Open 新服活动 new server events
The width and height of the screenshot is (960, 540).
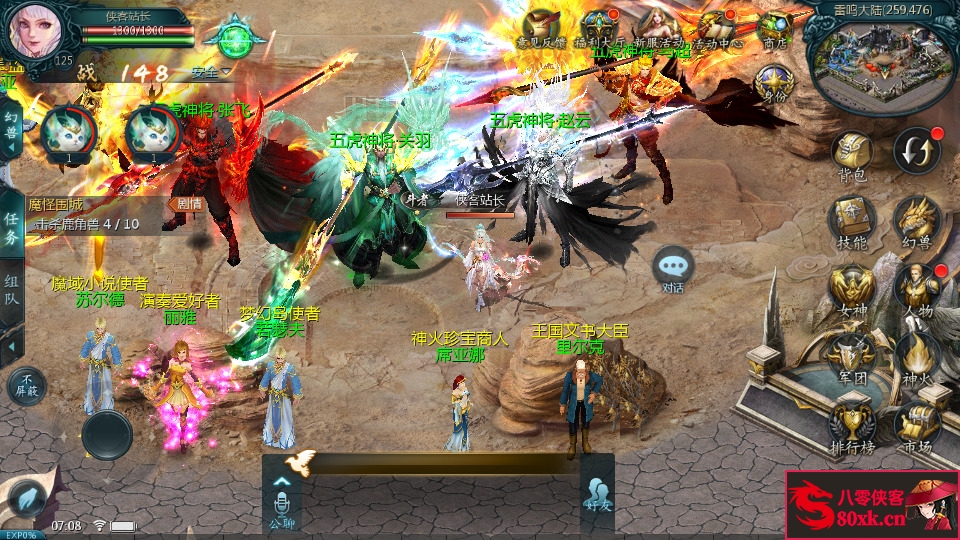(x=657, y=28)
